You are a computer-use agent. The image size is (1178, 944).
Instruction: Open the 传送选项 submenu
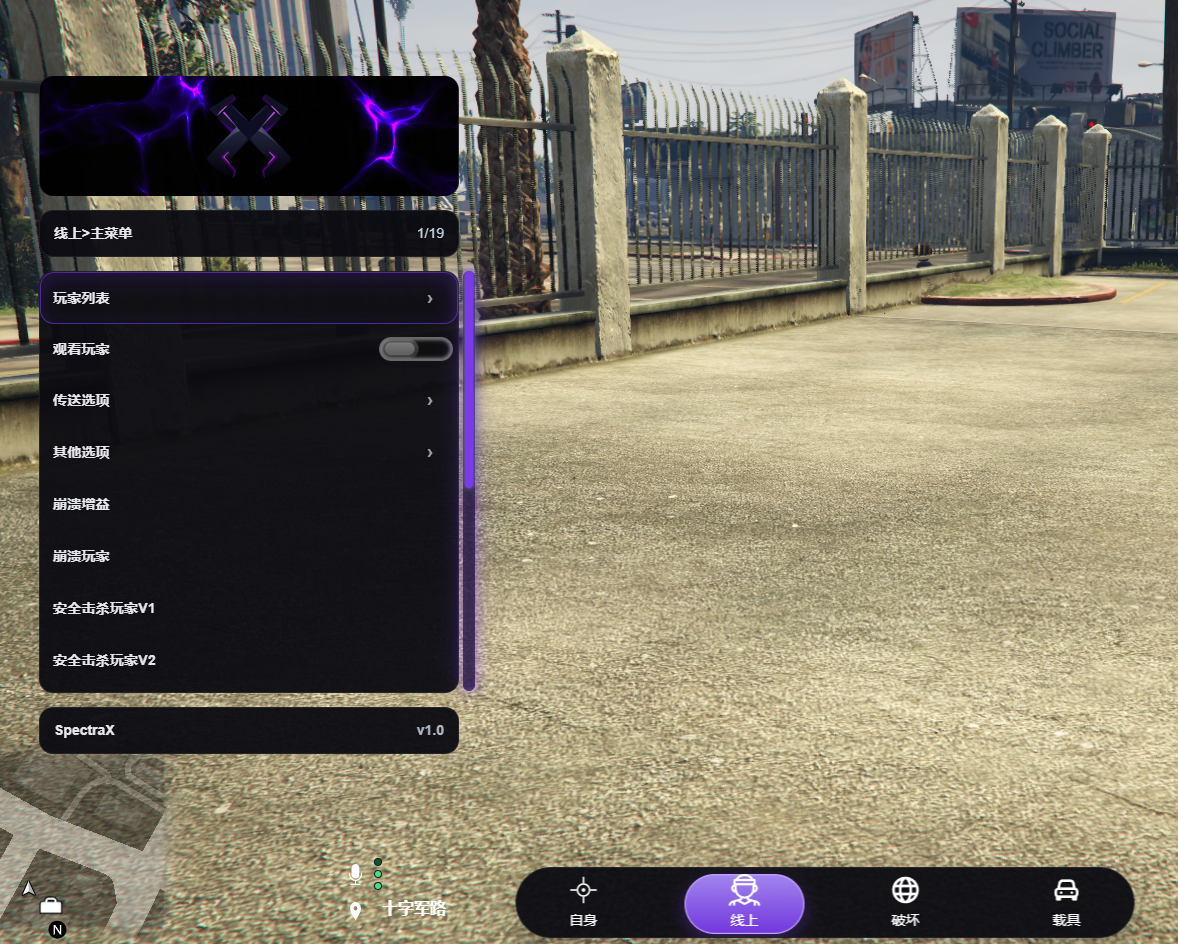(248, 400)
